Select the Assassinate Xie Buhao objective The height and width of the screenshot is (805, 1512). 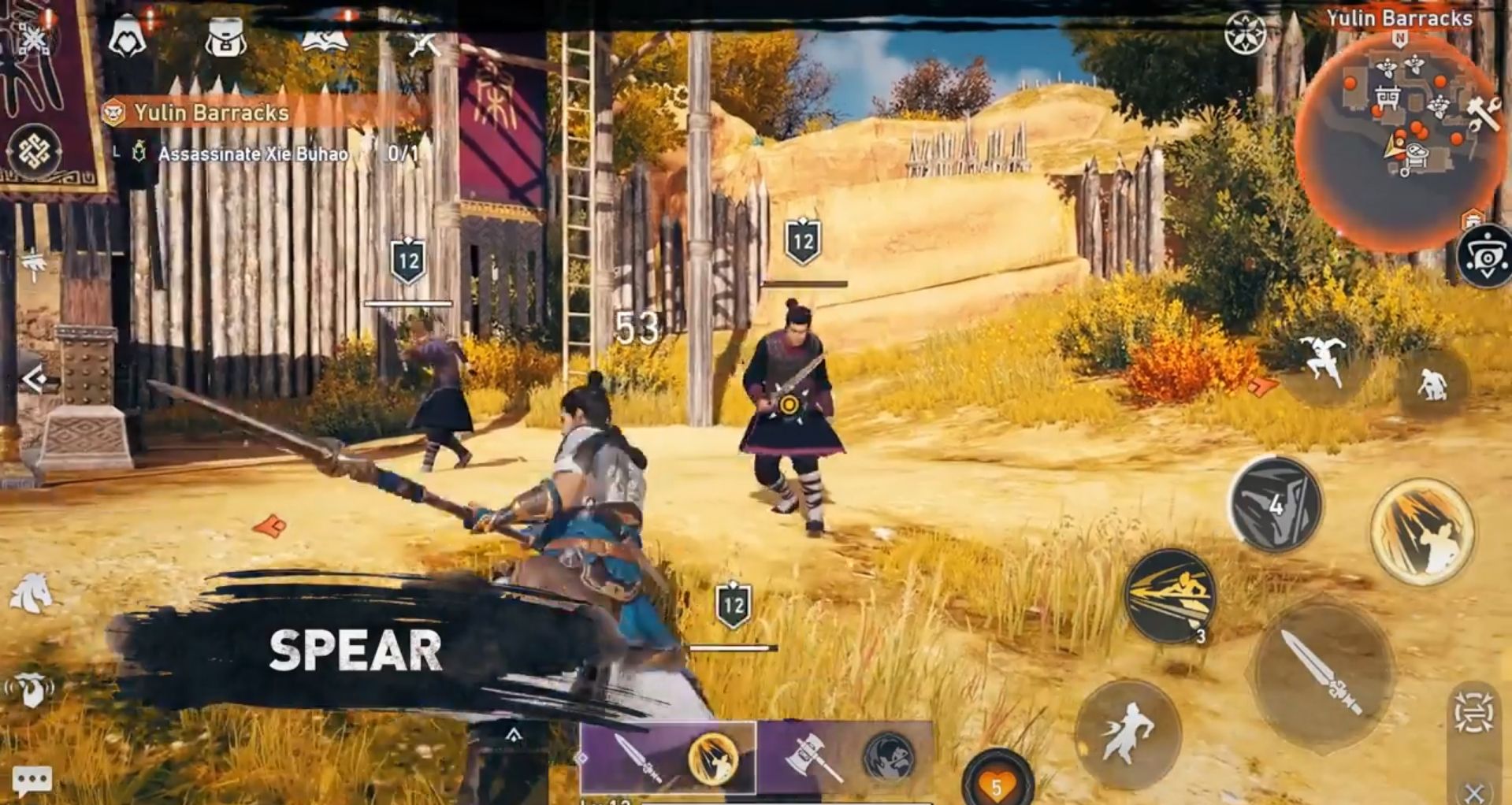253,154
